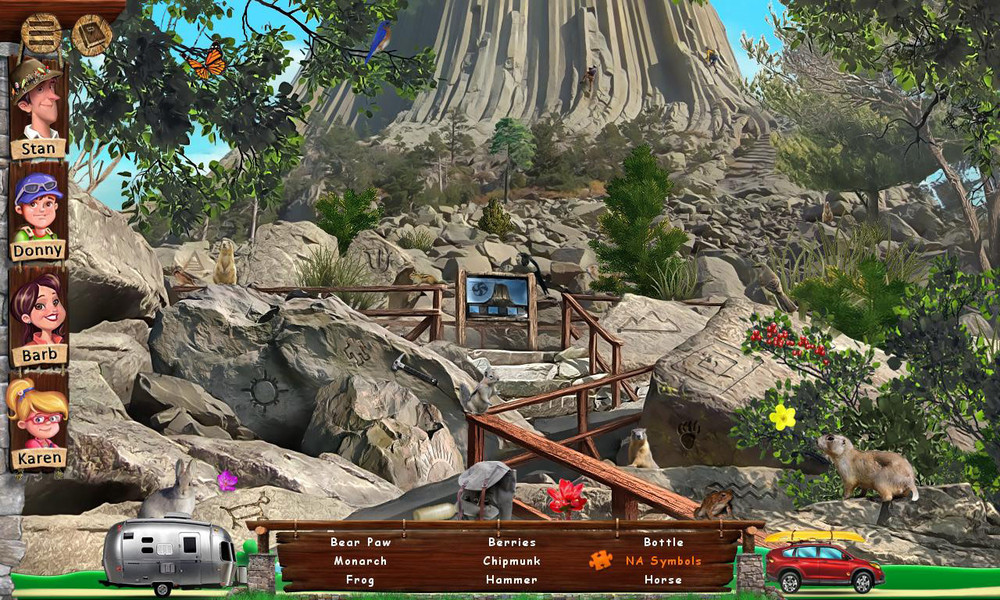Screen dimensions: 1000x600
Task: Click the orange puzzle piece icon
Action: pos(600,560)
